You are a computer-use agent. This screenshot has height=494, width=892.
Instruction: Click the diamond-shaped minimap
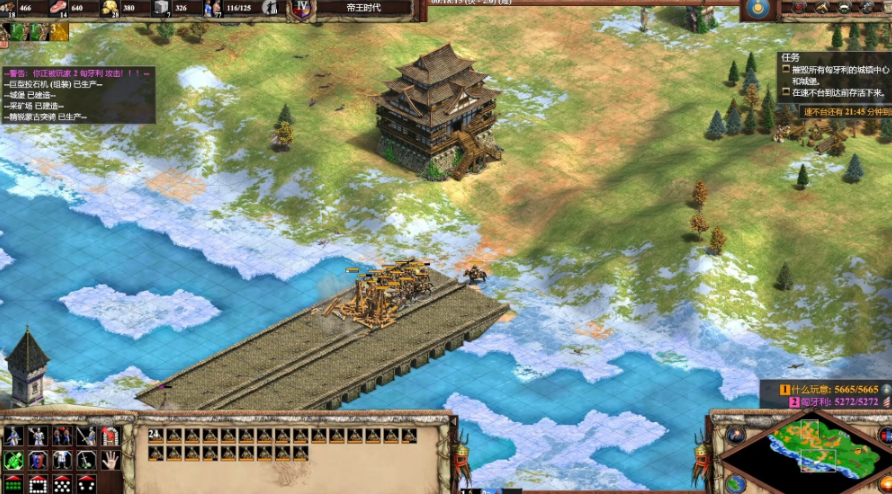tap(808, 451)
